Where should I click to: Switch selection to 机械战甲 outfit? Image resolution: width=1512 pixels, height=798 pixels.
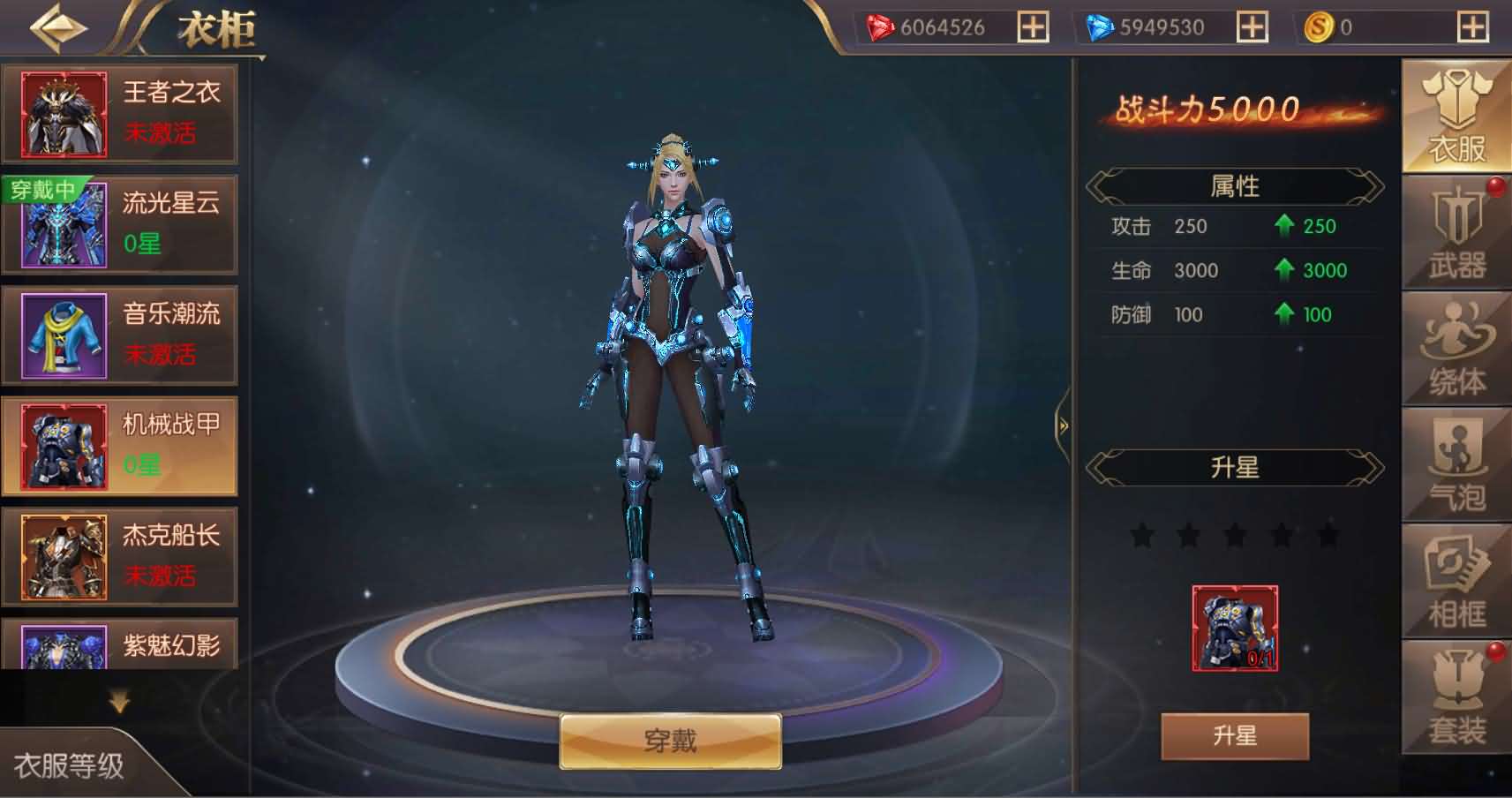[x=121, y=446]
